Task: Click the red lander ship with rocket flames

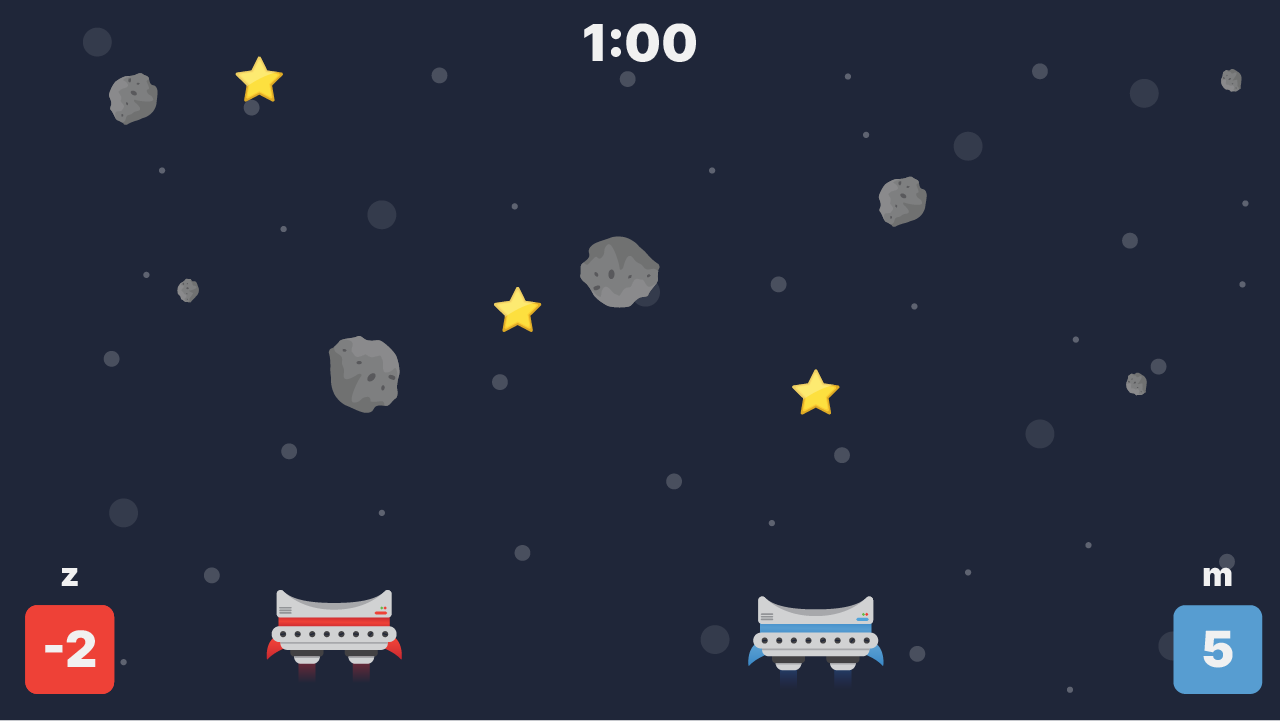Action: tap(335, 625)
